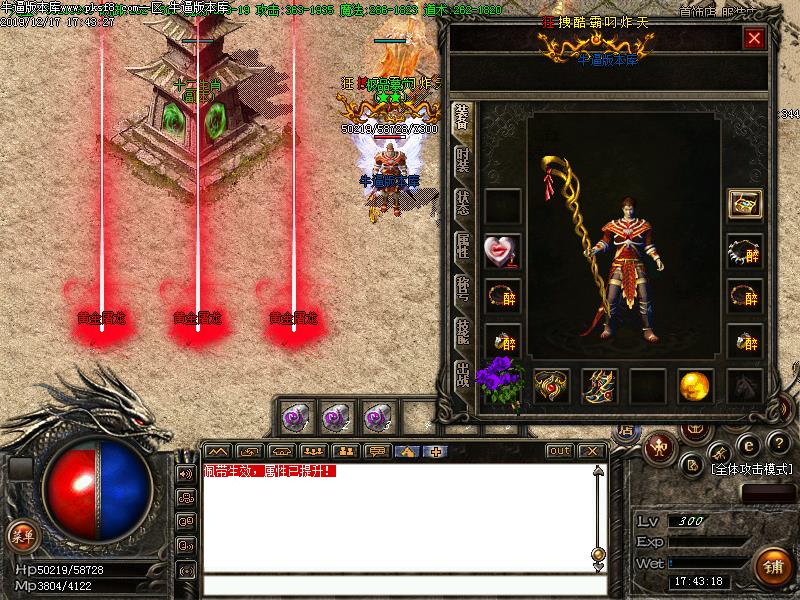Select the golden orb equipment slot
The height and width of the screenshot is (600, 800).
click(695, 386)
